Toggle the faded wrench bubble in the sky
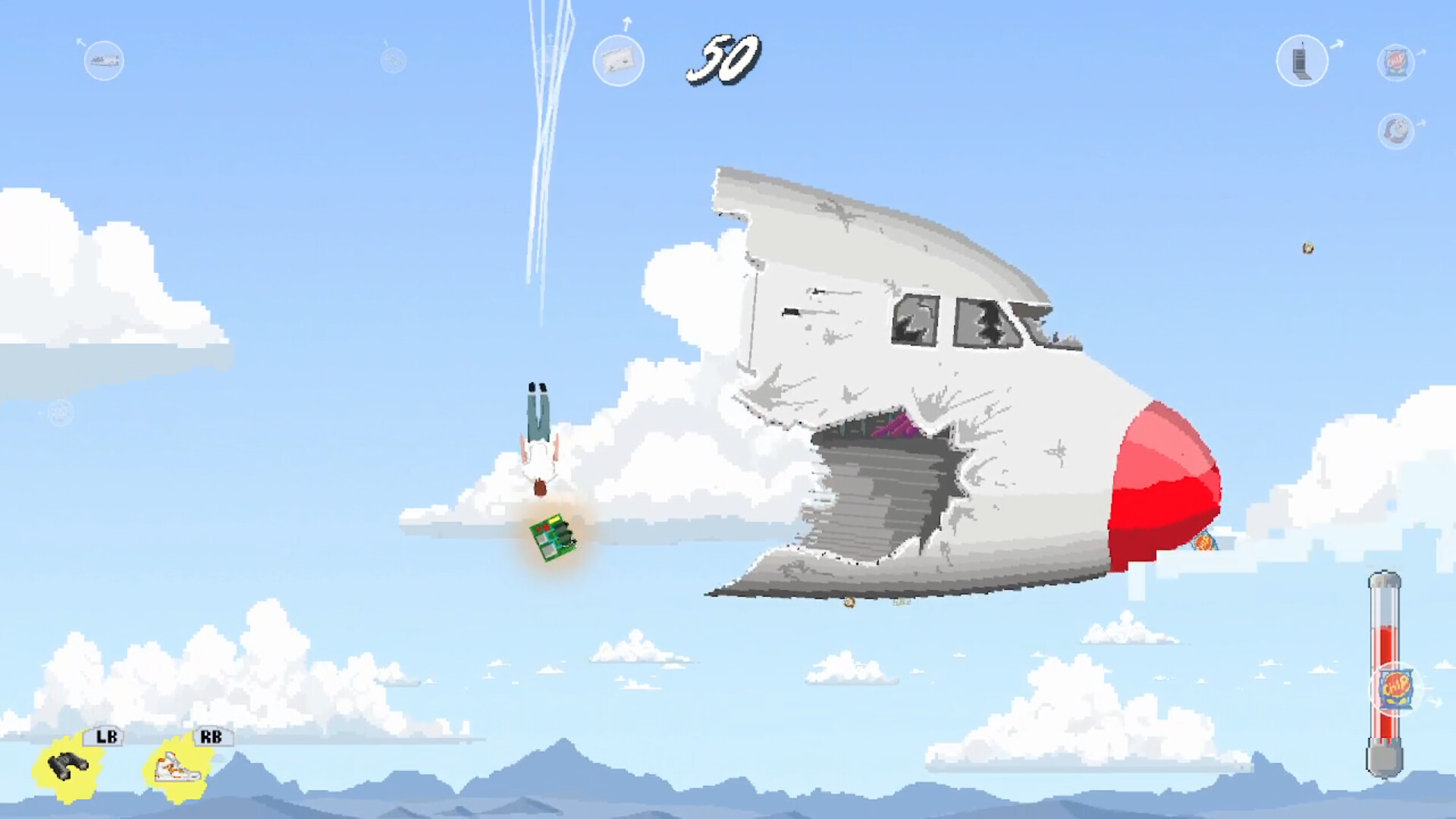Viewport: 1456px width, 819px height. pyautogui.click(x=393, y=58)
